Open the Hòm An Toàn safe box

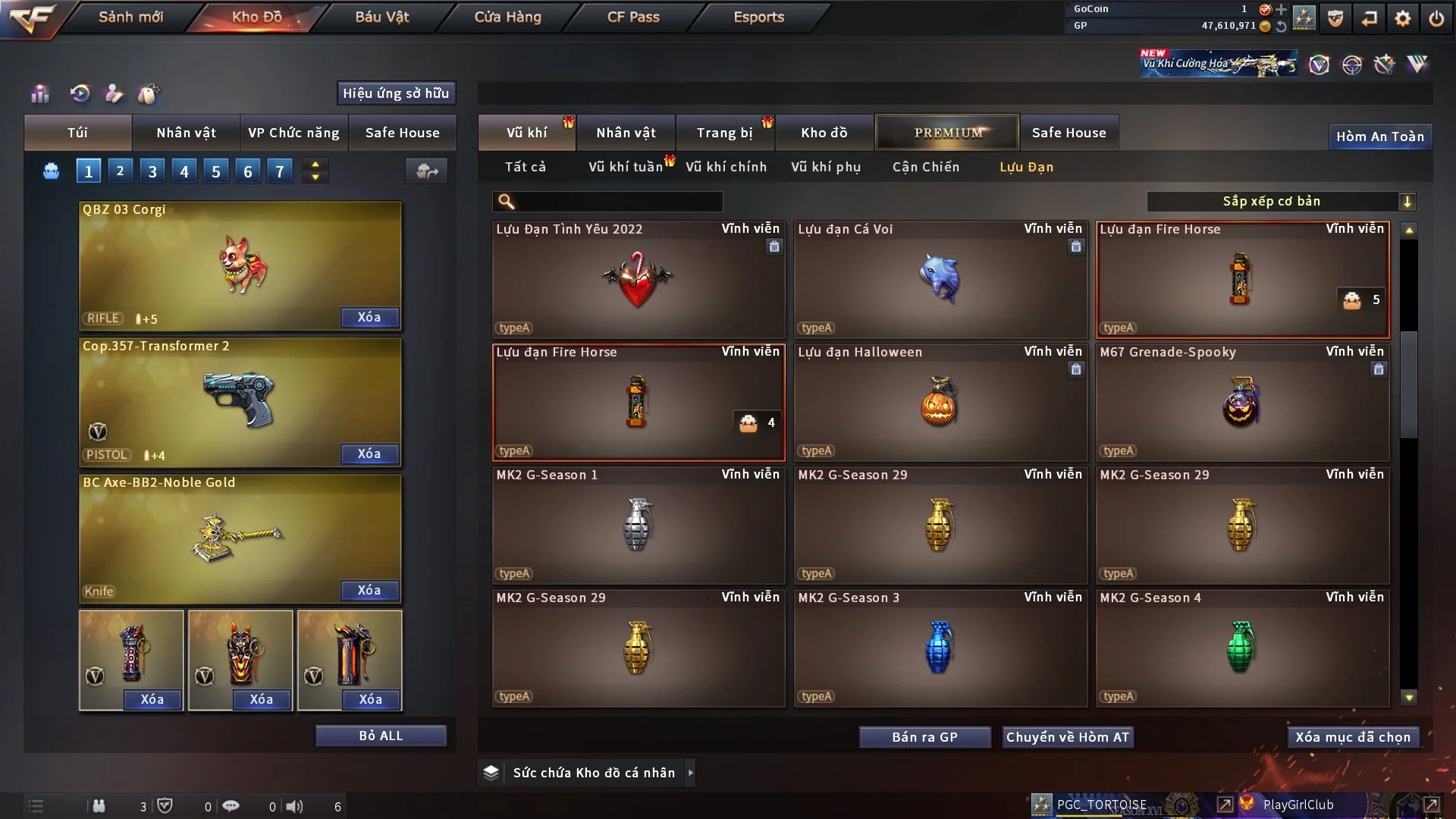[1379, 136]
